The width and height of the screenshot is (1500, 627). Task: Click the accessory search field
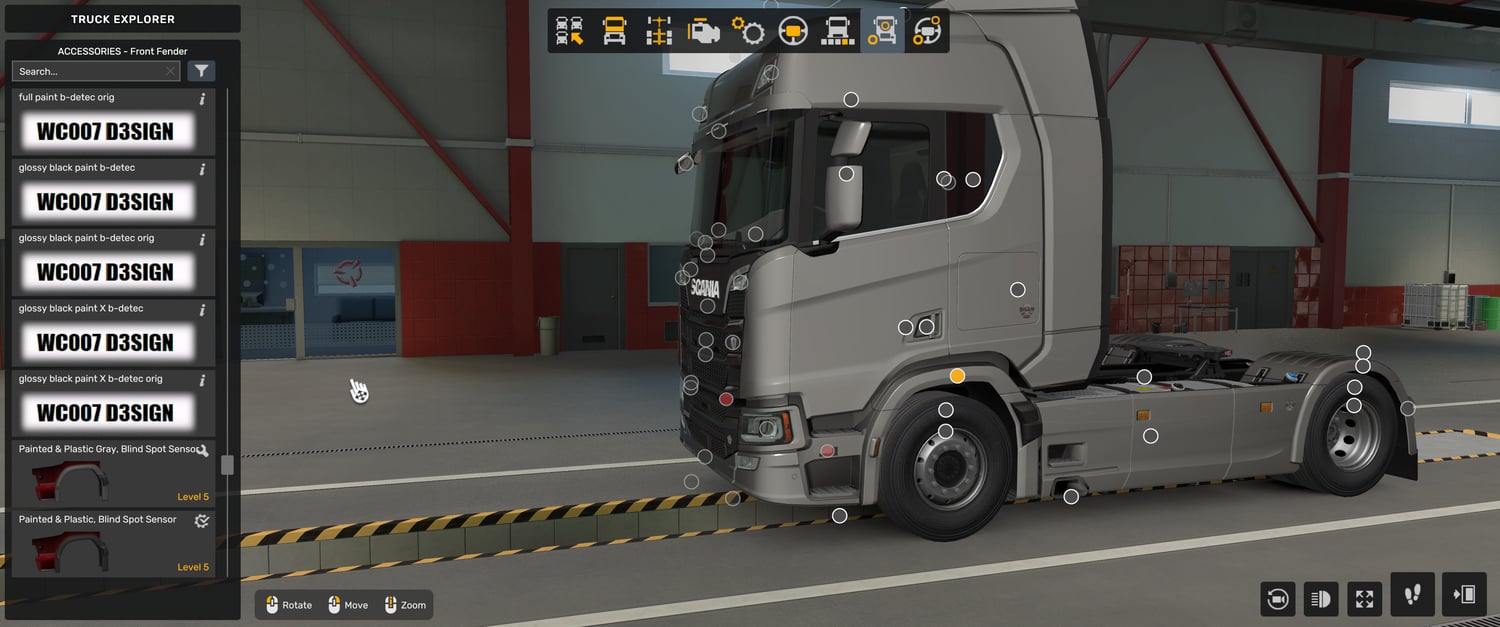click(88, 71)
